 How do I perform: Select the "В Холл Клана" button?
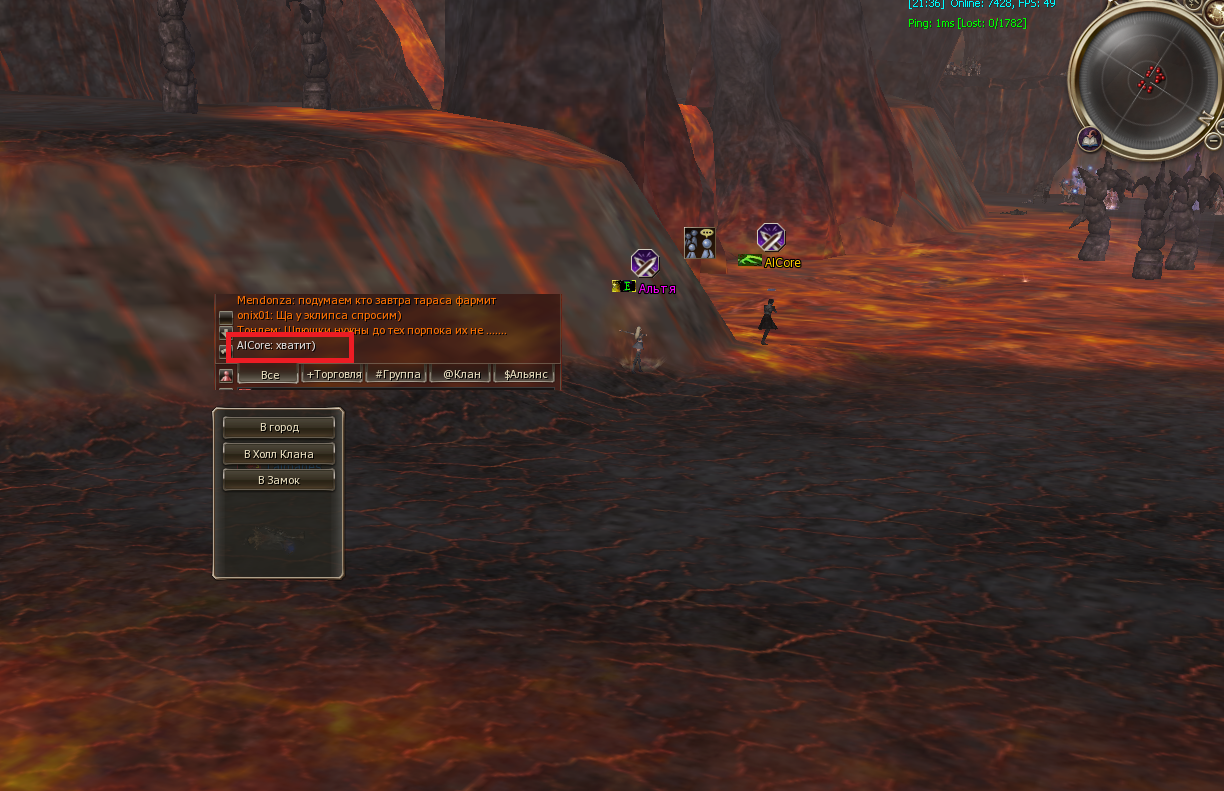[x=278, y=454]
